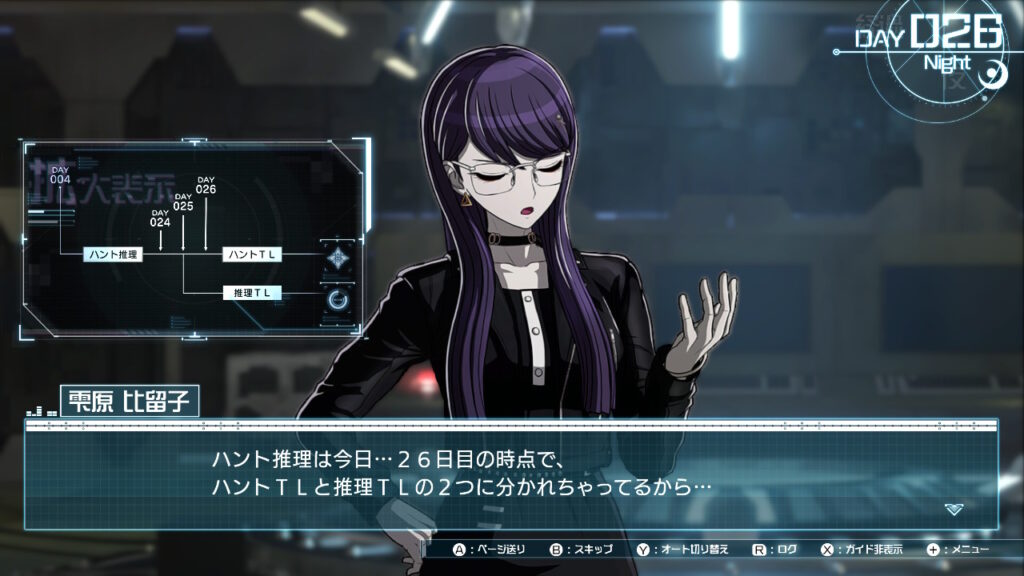Click the circular icon beside 推理TL
1024x576 pixels.
tap(339, 297)
